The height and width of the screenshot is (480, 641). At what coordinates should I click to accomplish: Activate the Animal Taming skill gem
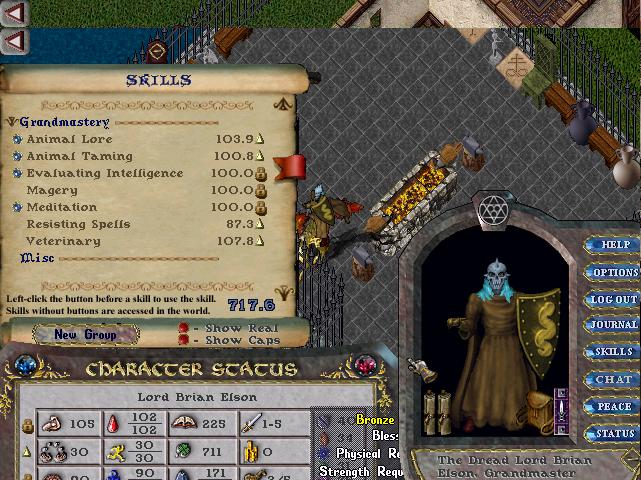[17, 157]
